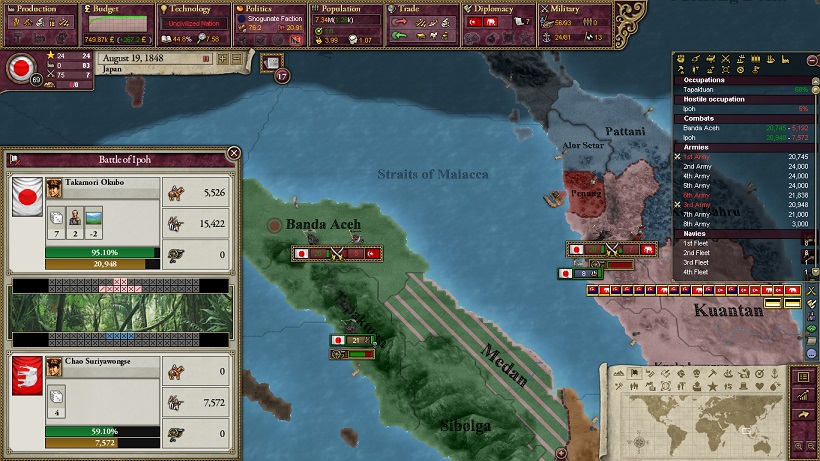
Task: Open the Technology panel
Action: pyautogui.click(x=193, y=9)
